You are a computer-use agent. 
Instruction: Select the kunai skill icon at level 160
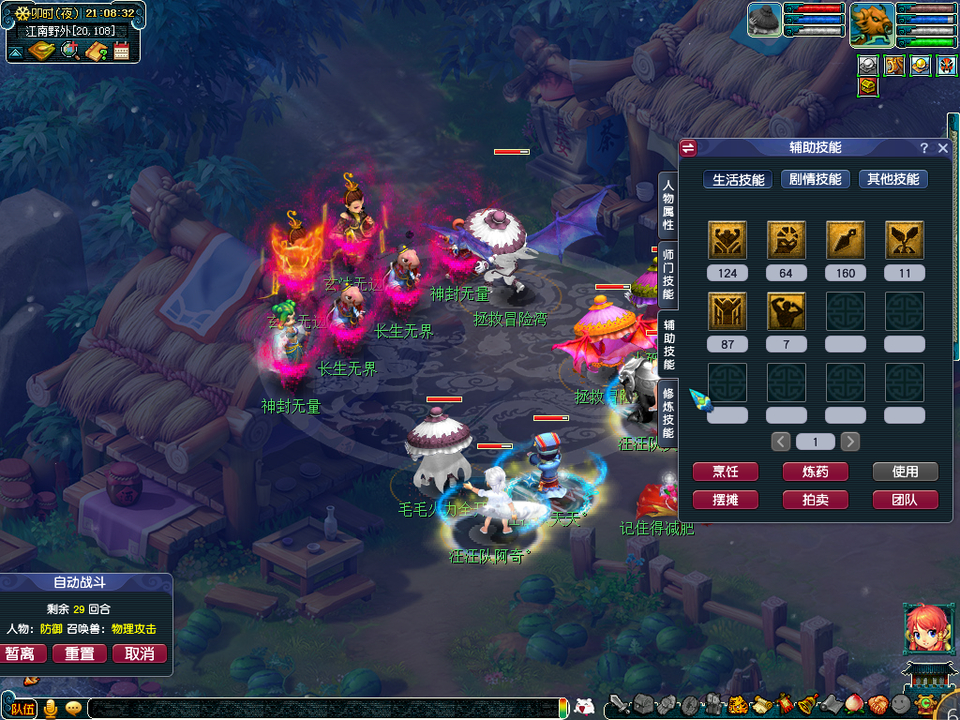(845, 241)
